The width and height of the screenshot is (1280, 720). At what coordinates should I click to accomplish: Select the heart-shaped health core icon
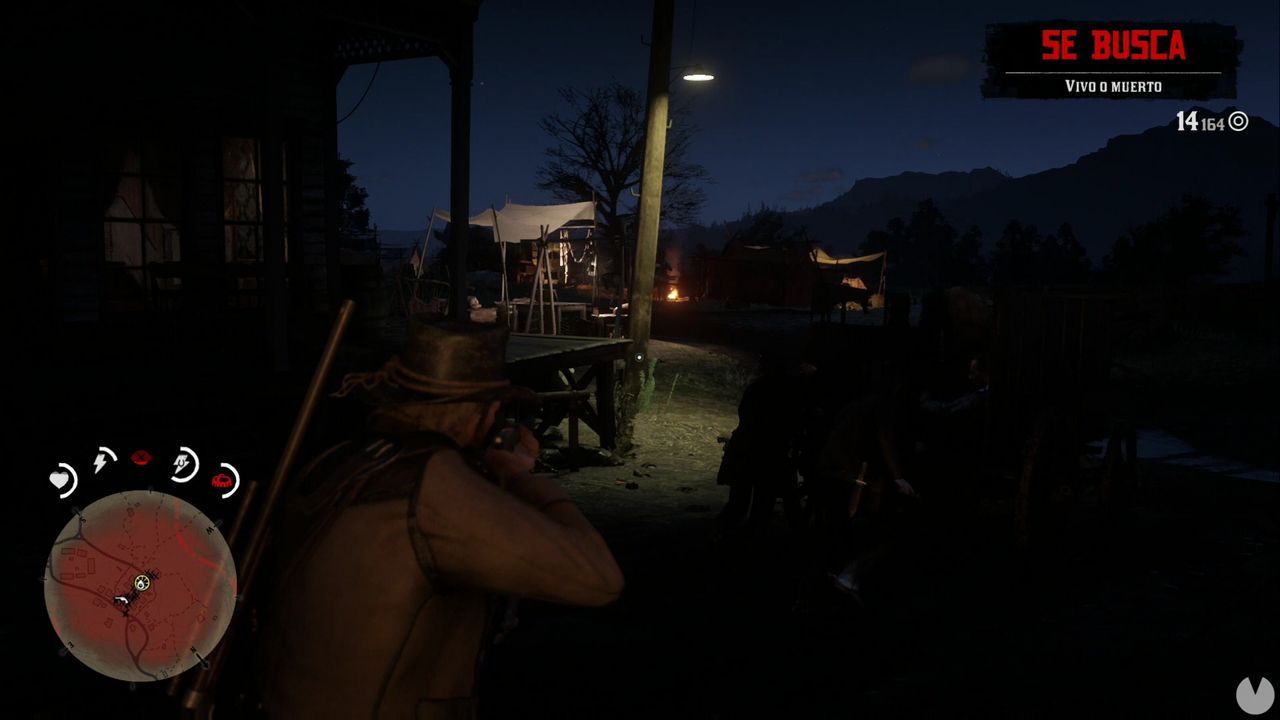(x=61, y=478)
